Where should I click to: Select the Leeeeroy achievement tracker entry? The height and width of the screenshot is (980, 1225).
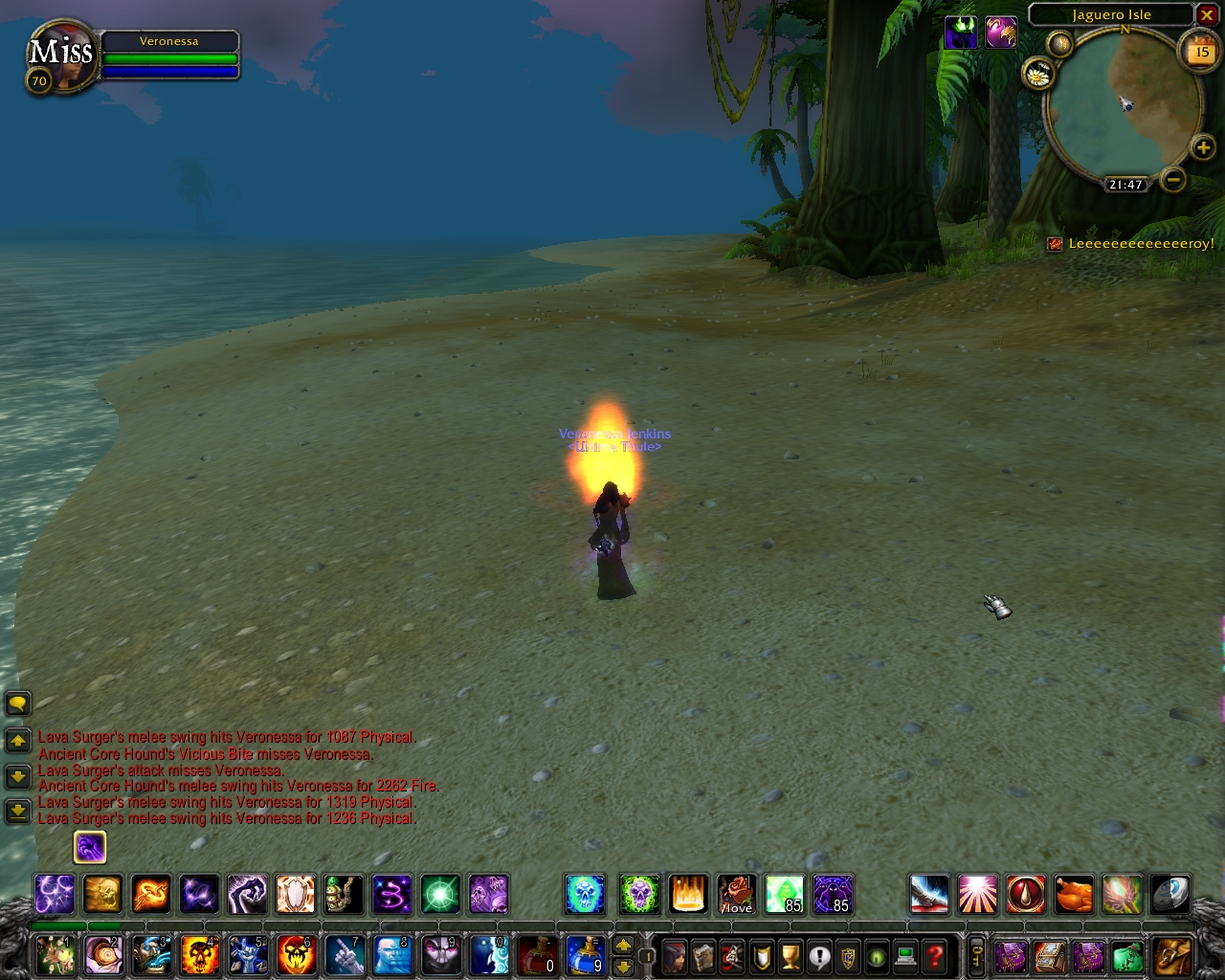pos(1140,244)
